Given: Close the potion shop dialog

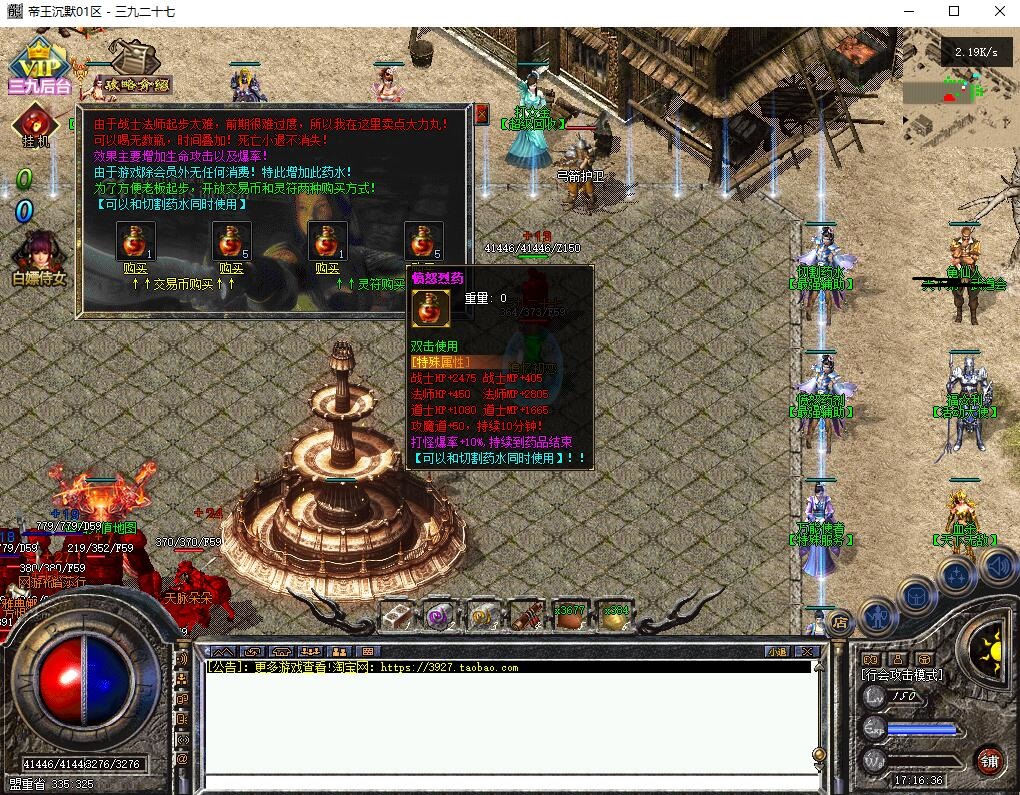Looking at the screenshot, I should tap(481, 113).
